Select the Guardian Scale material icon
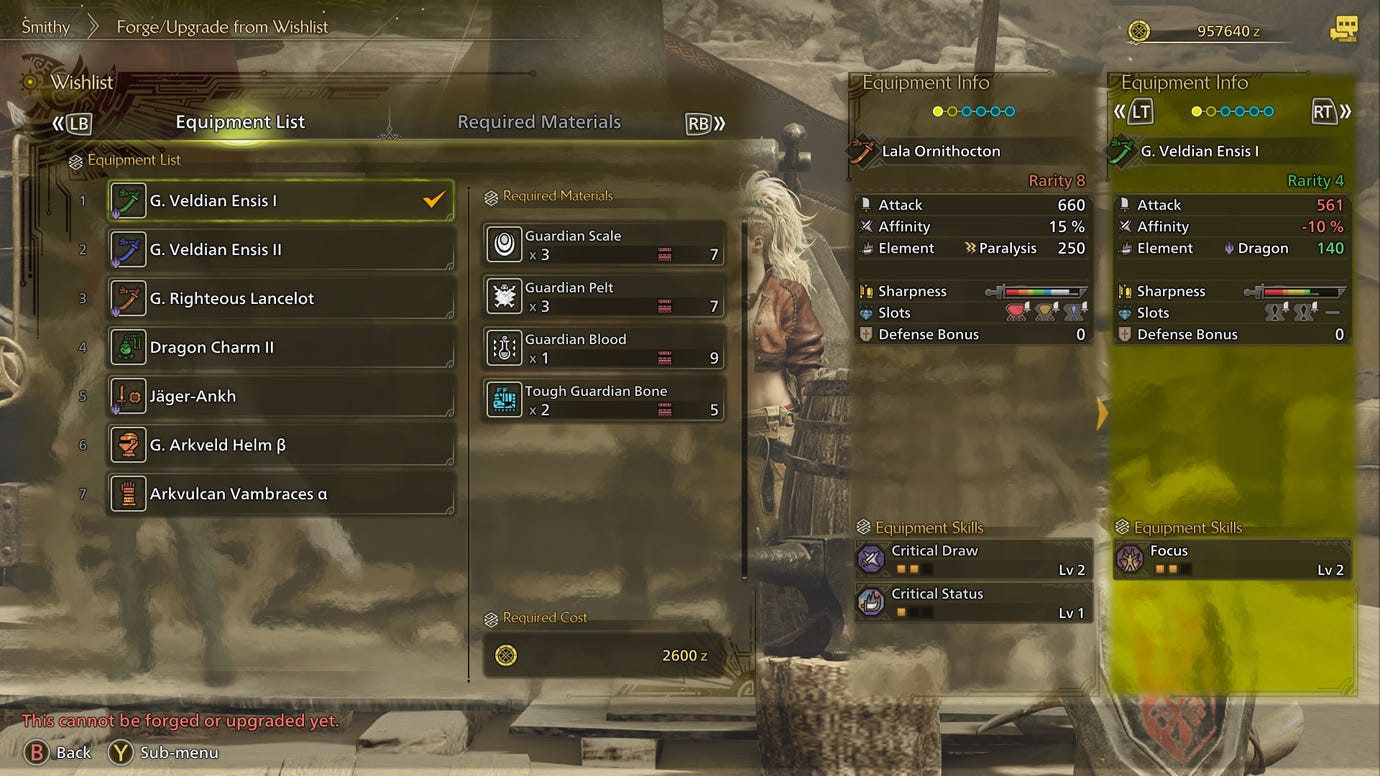The height and width of the screenshot is (776, 1380). 503,243
